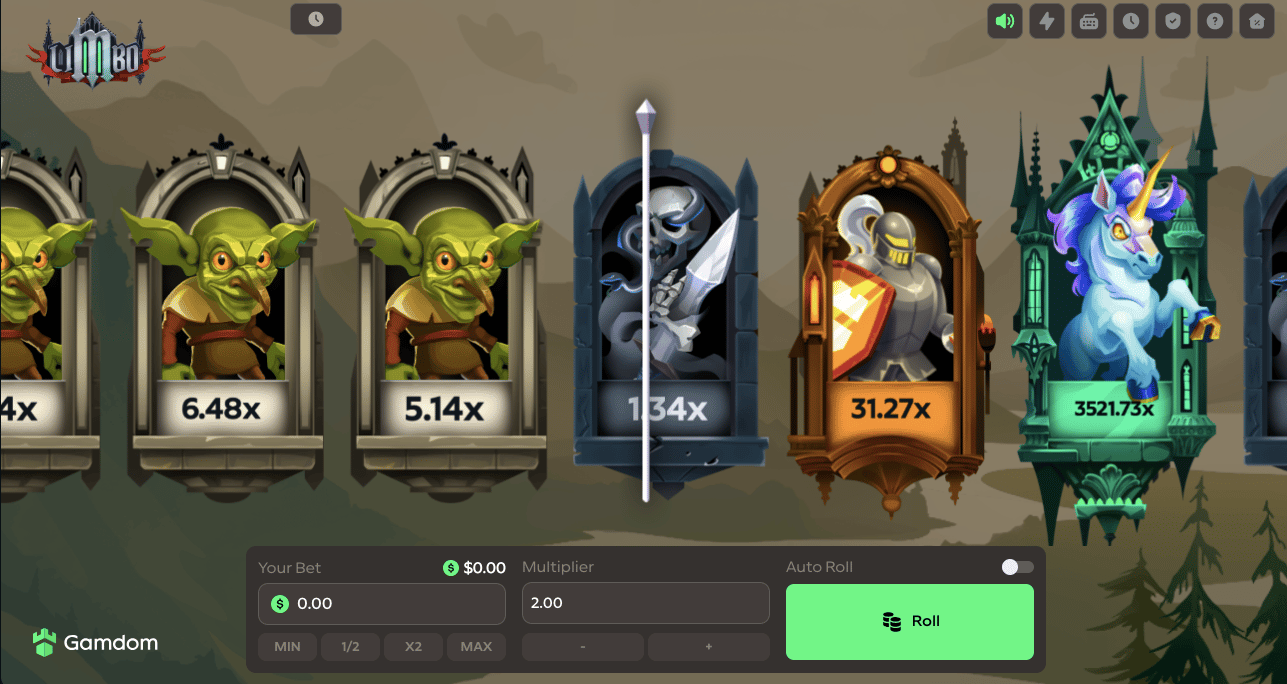This screenshot has width=1287, height=684.
Task: Click the Limbo game logo
Action: click(x=95, y=50)
